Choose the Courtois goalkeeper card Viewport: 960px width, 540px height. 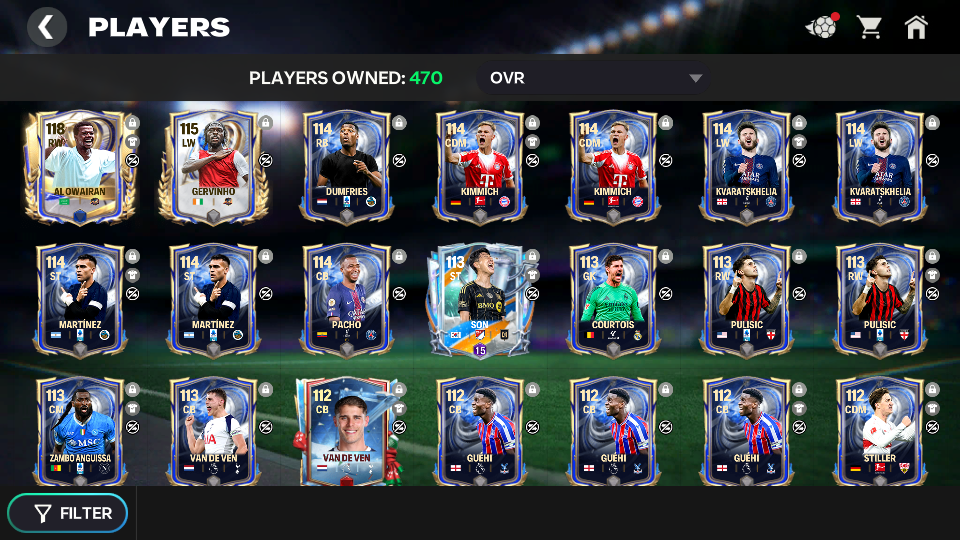click(x=612, y=299)
